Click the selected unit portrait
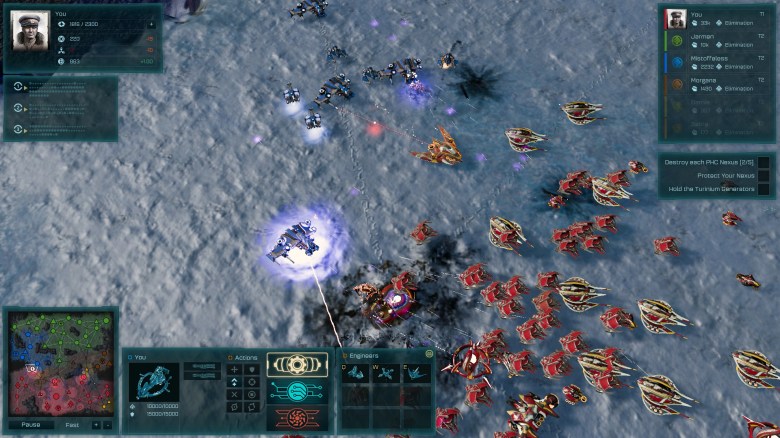The image size is (780, 438). [x=154, y=381]
